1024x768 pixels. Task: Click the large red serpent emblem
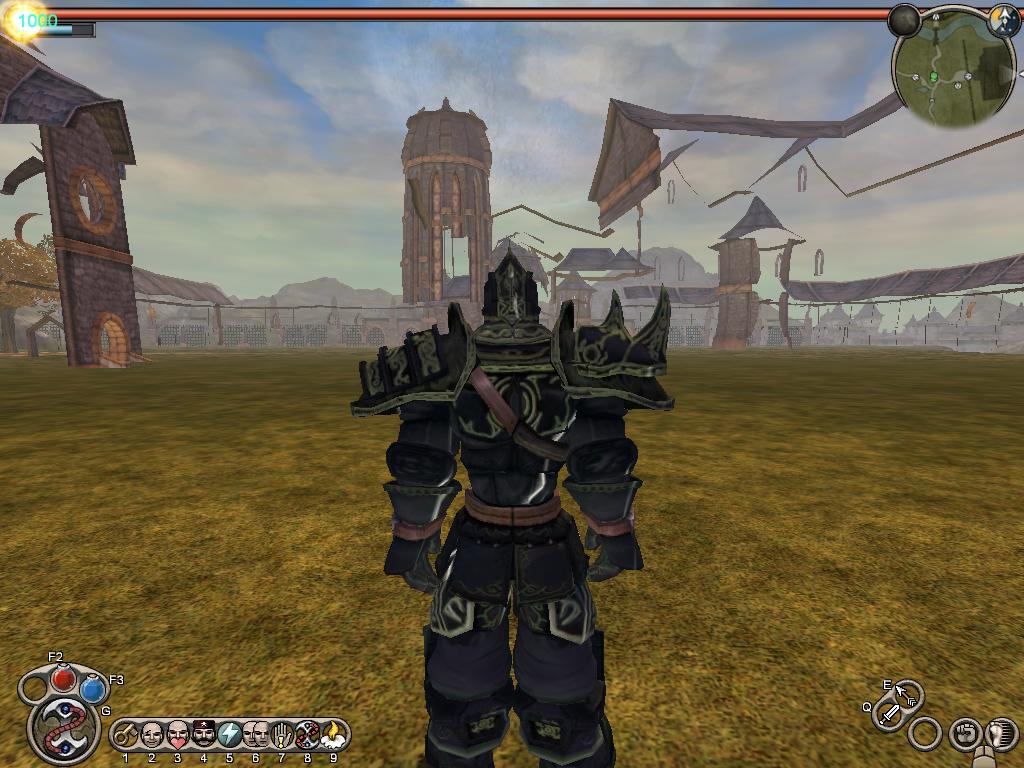63,728
